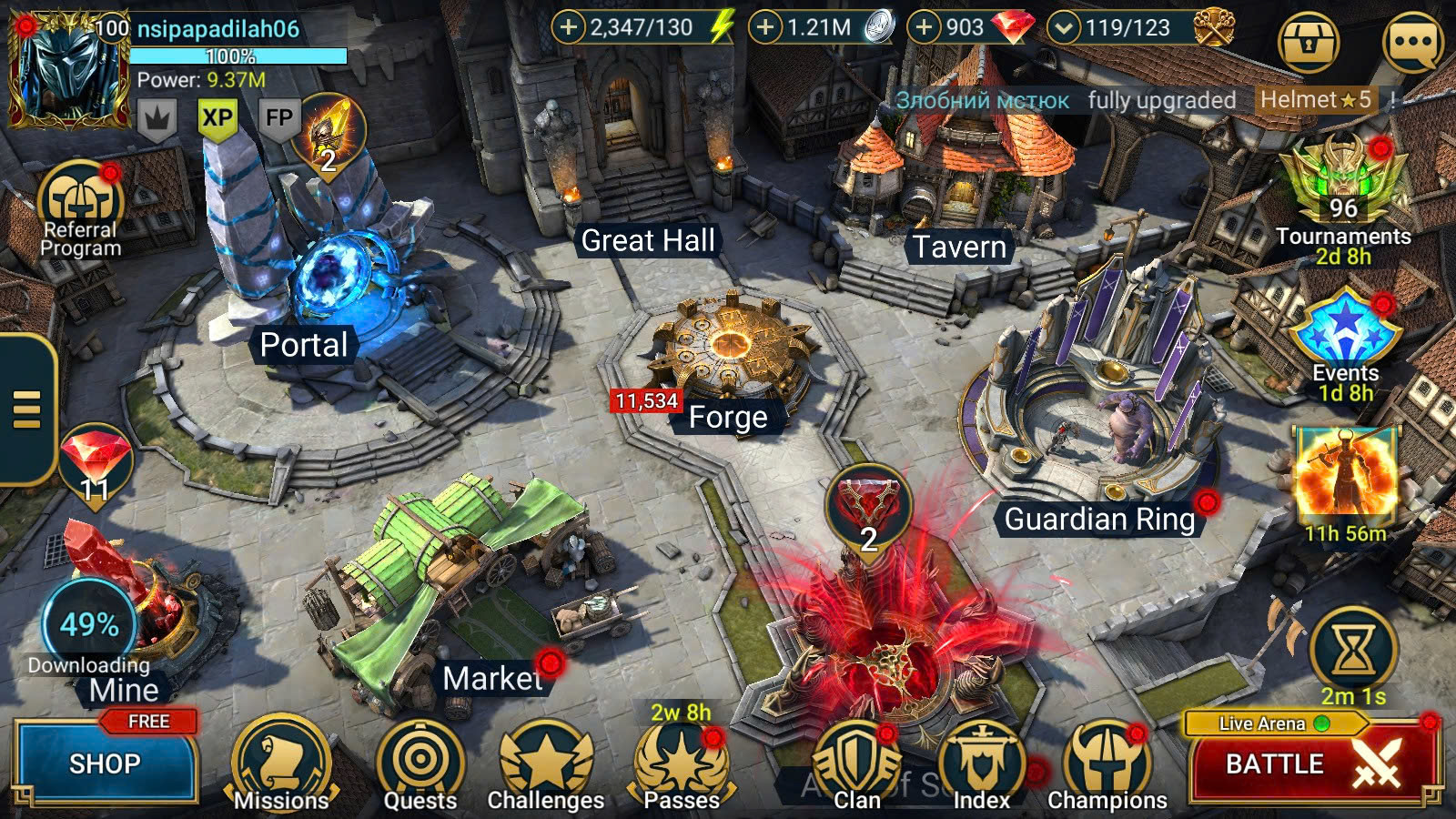Open the Tournaments panel
Screen dimensions: 1456x819
tap(1343, 196)
